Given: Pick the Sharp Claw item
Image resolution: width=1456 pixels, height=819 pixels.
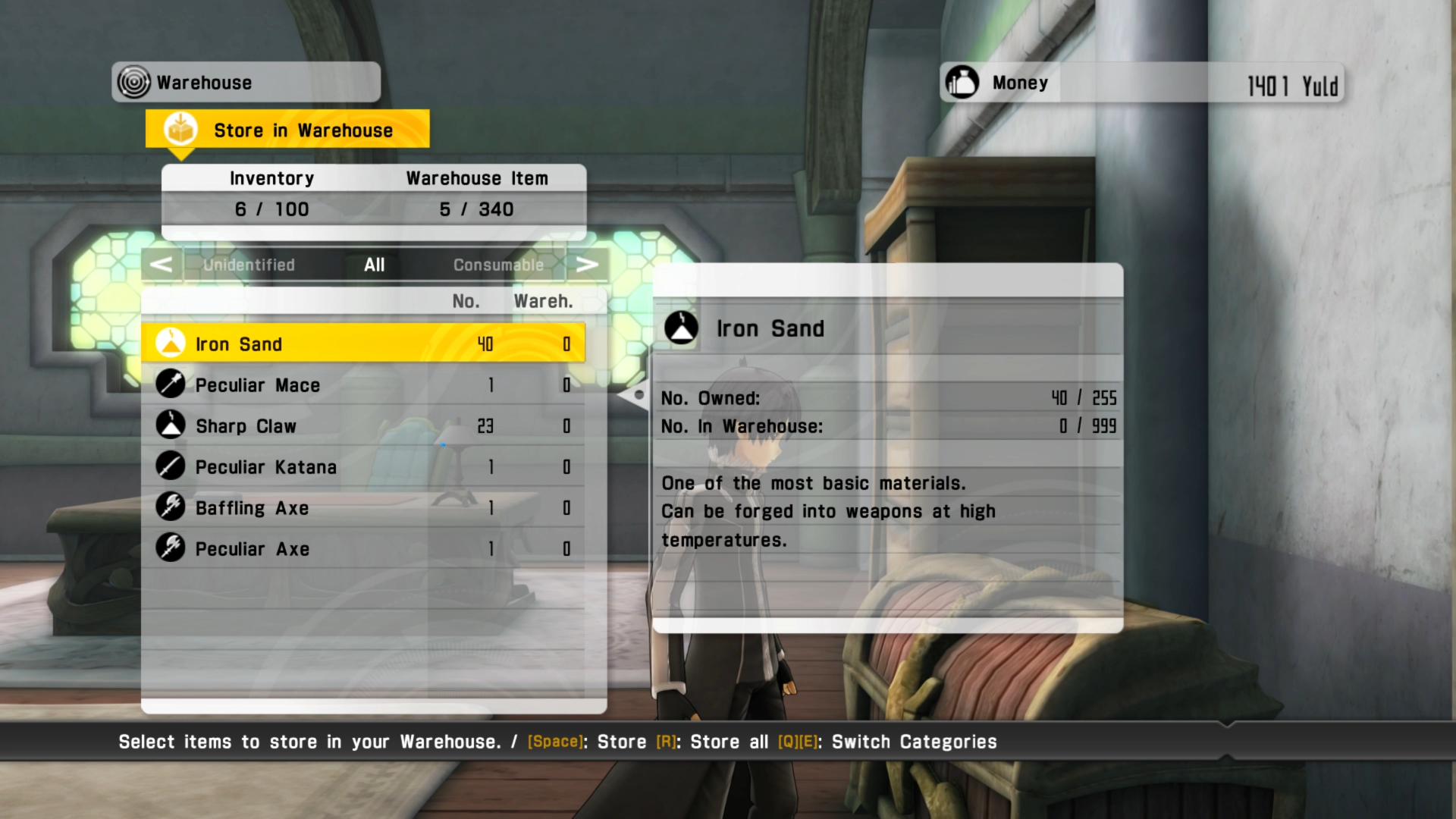Looking at the screenshot, I should tap(362, 426).
